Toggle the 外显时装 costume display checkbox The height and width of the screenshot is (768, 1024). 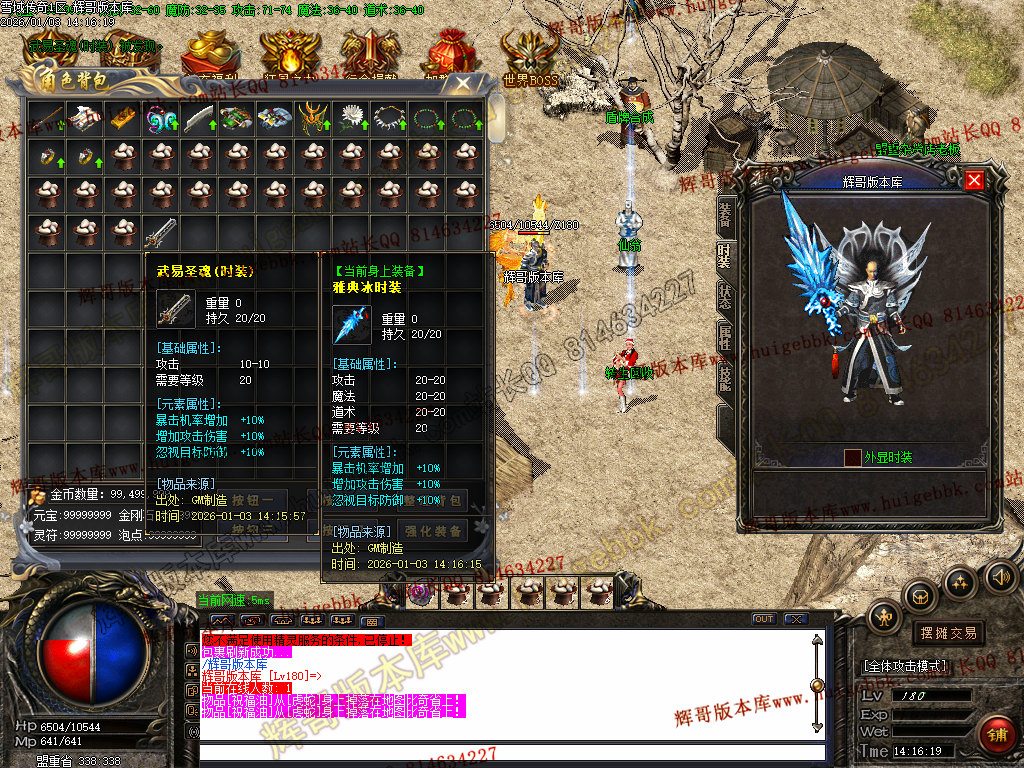pyautogui.click(x=852, y=457)
